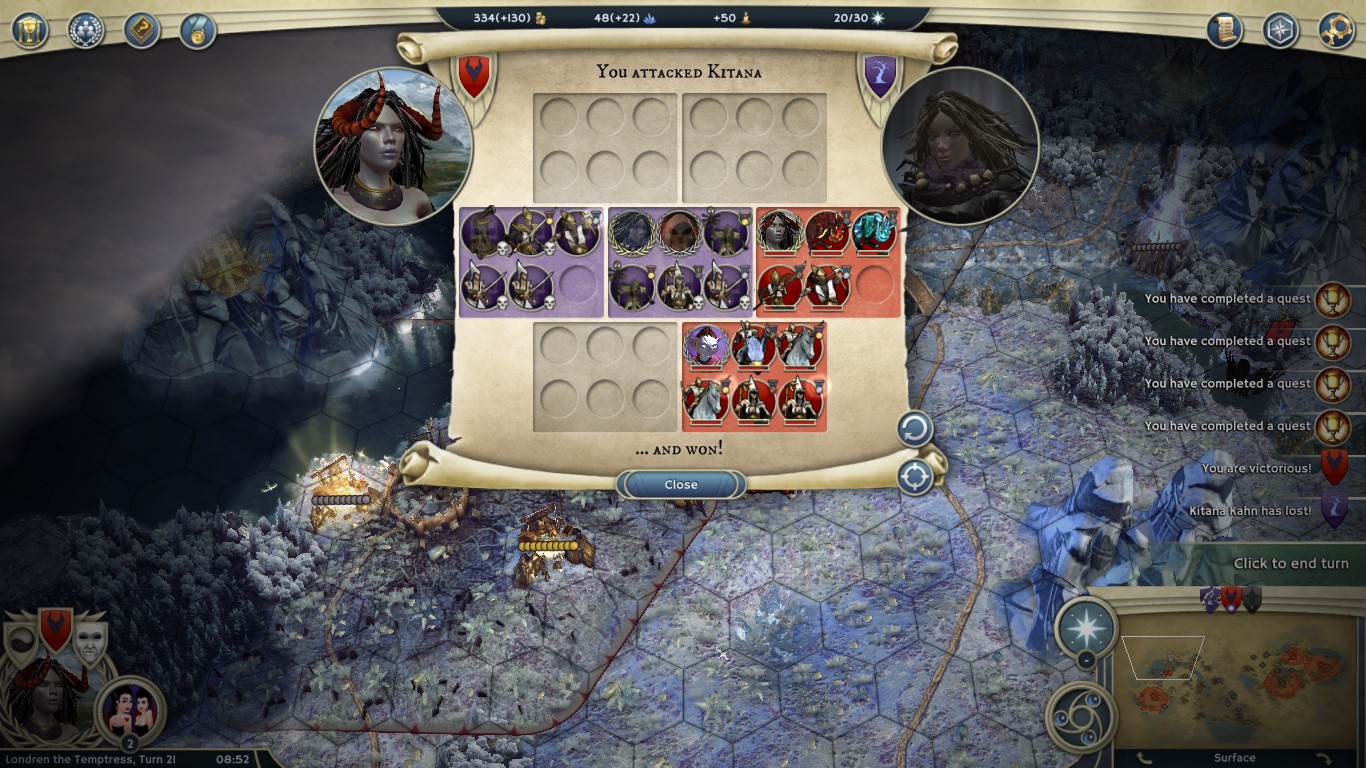This screenshot has height=768, width=1366.
Task: Click to end turn
Action: 1290,563
